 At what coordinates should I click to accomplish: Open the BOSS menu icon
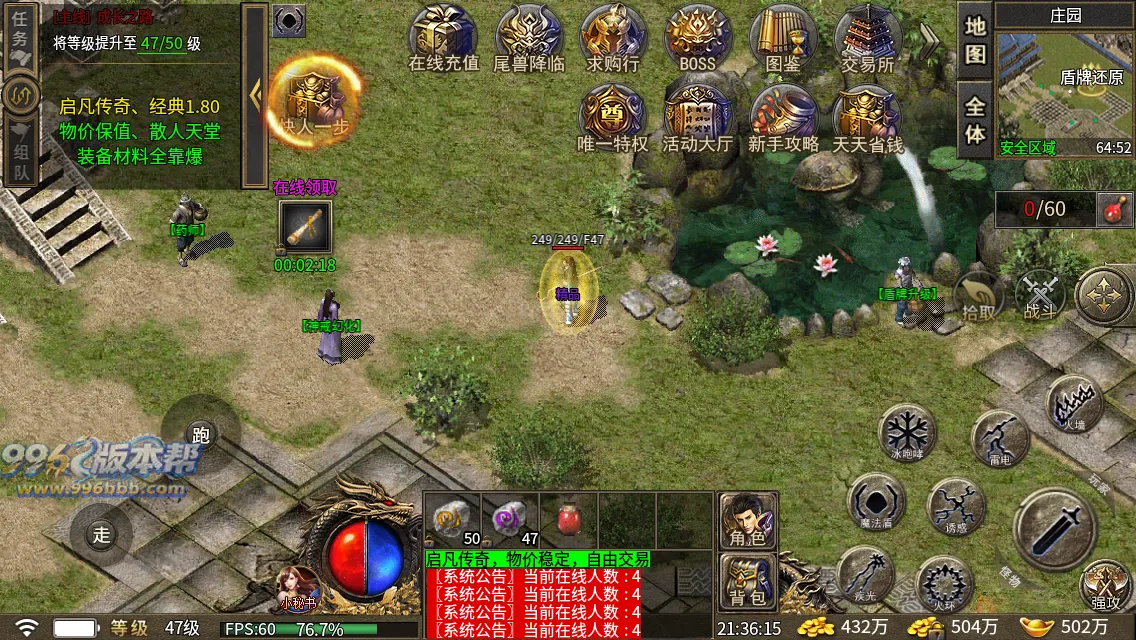(697, 38)
